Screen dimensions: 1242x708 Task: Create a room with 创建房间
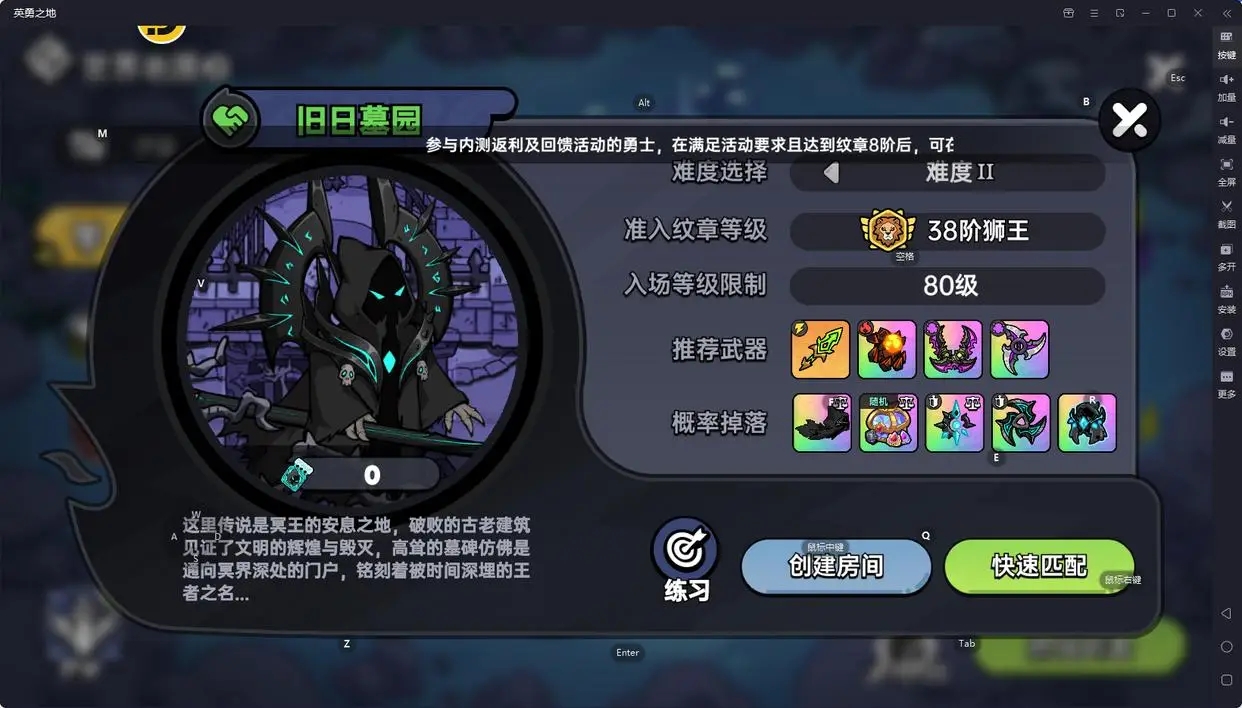pyautogui.click(x=836, y=566)
